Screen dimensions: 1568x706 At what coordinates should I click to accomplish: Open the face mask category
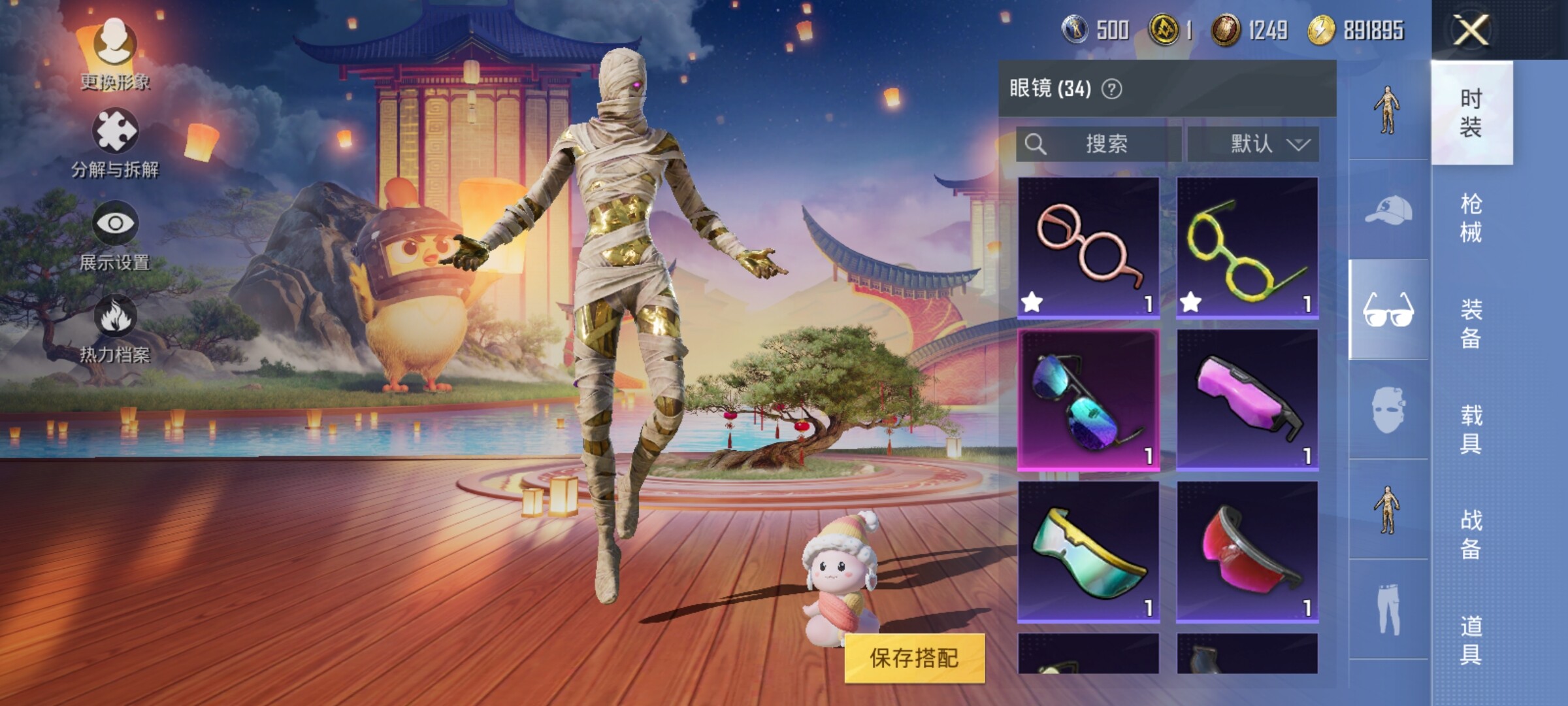[1388, 410]
